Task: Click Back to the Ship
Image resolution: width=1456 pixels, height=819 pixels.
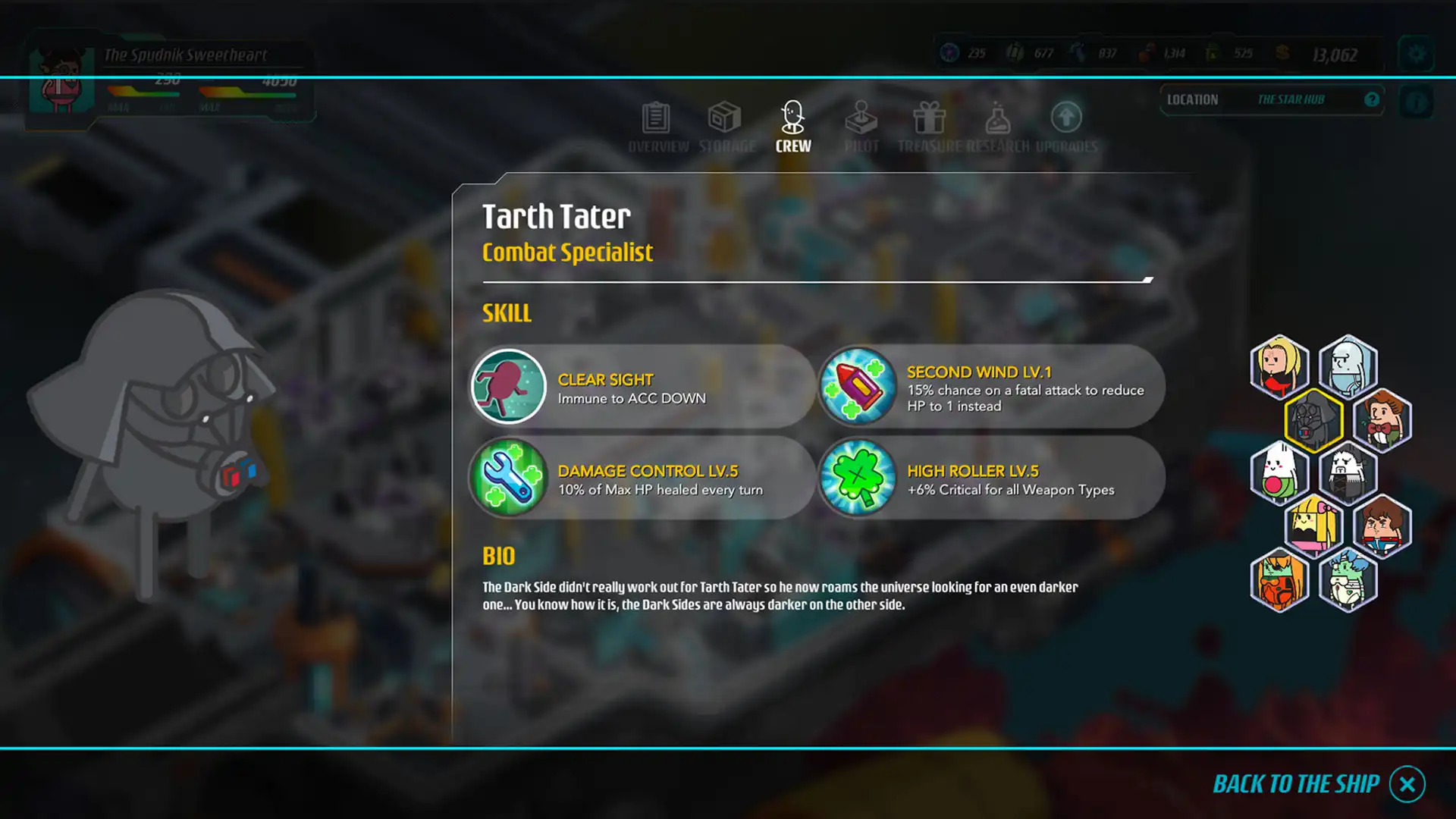Action: coord(1298,784)
